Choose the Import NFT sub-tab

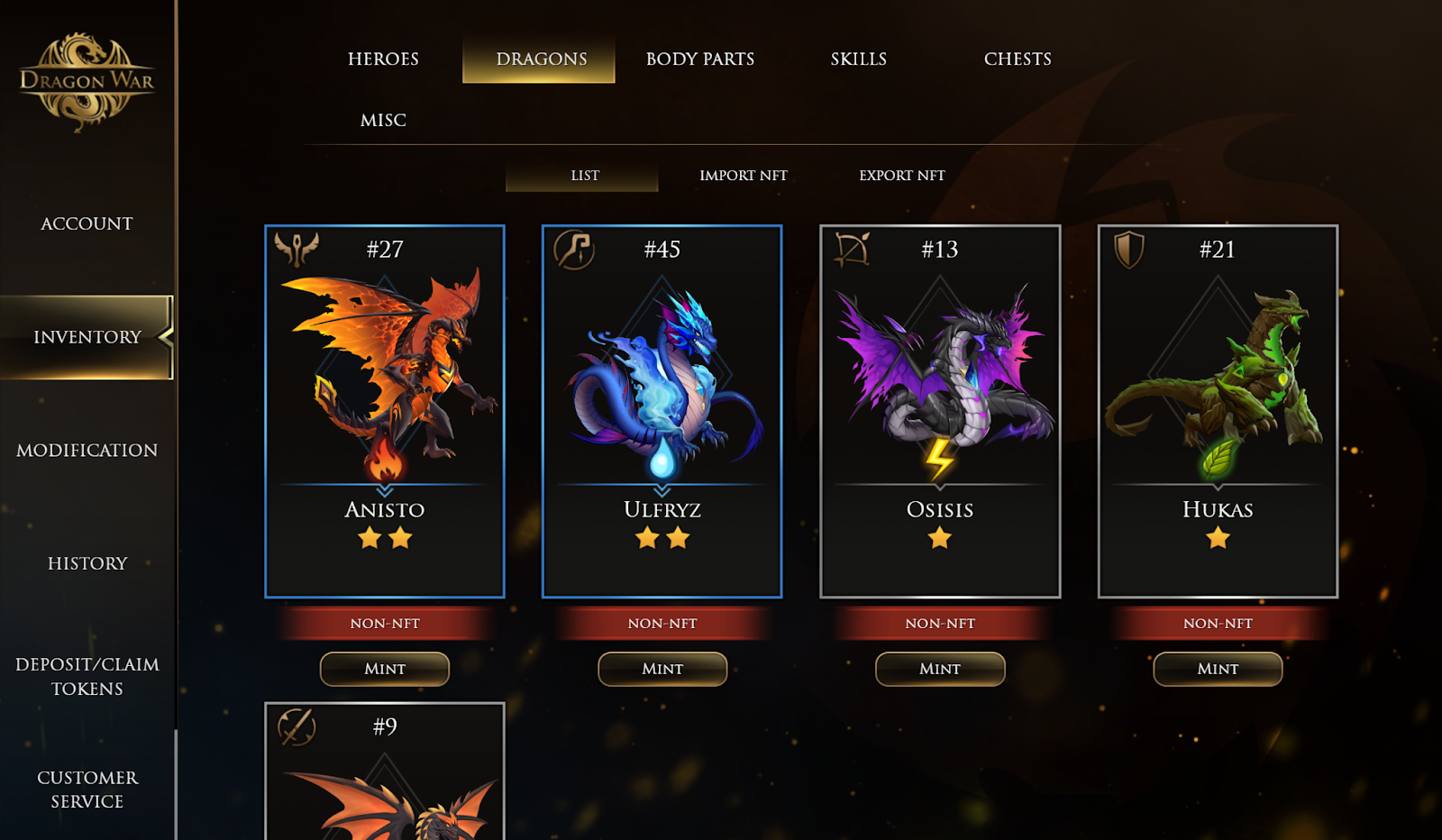[x=744, y=175]
